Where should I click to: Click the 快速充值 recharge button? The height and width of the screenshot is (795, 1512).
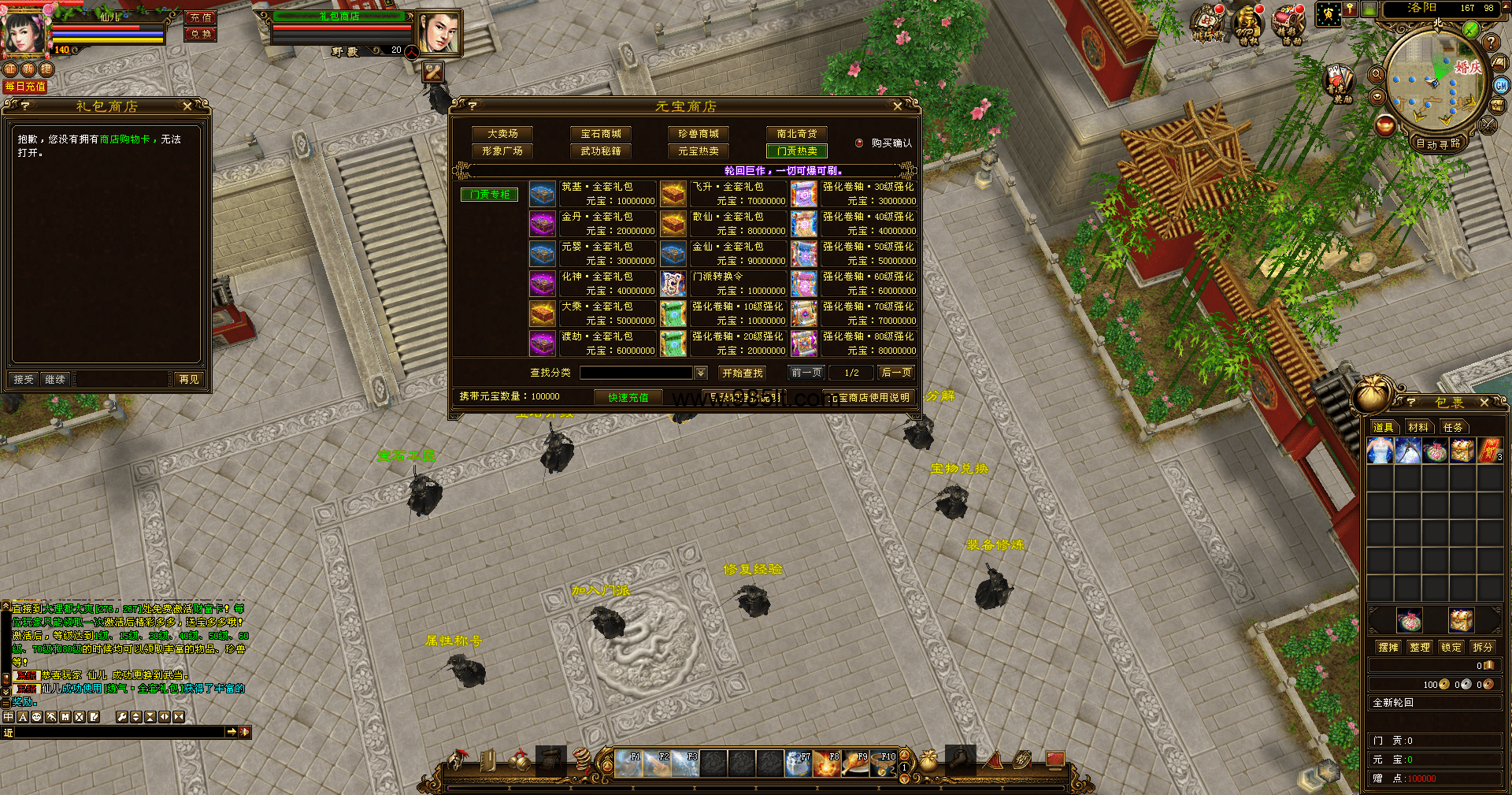[x=628, y=397]
